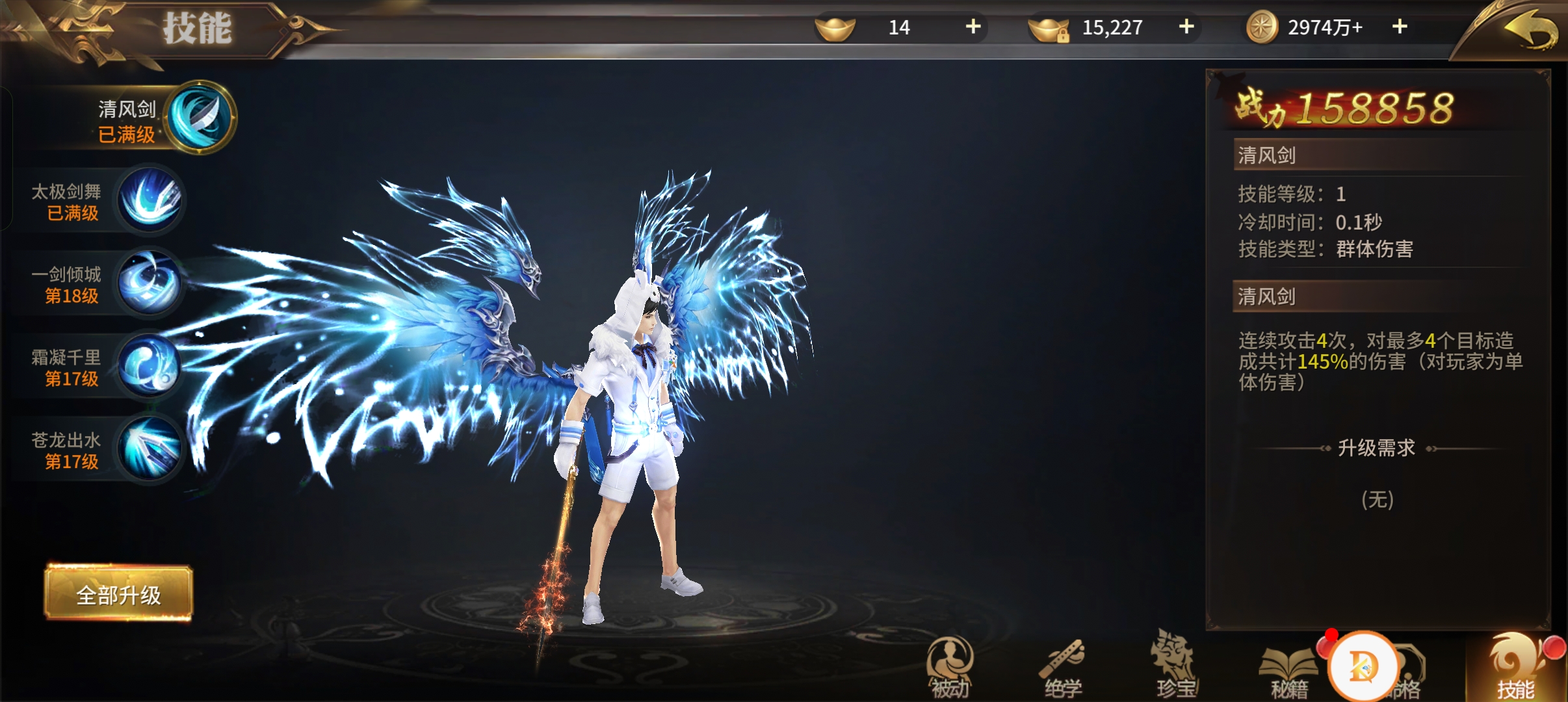The height and width of the screenshot is (702, 1568).
Task: Click the plus next to the 15,227 locked ingots
Action: pyautogui.click(x=1186, y=27)
